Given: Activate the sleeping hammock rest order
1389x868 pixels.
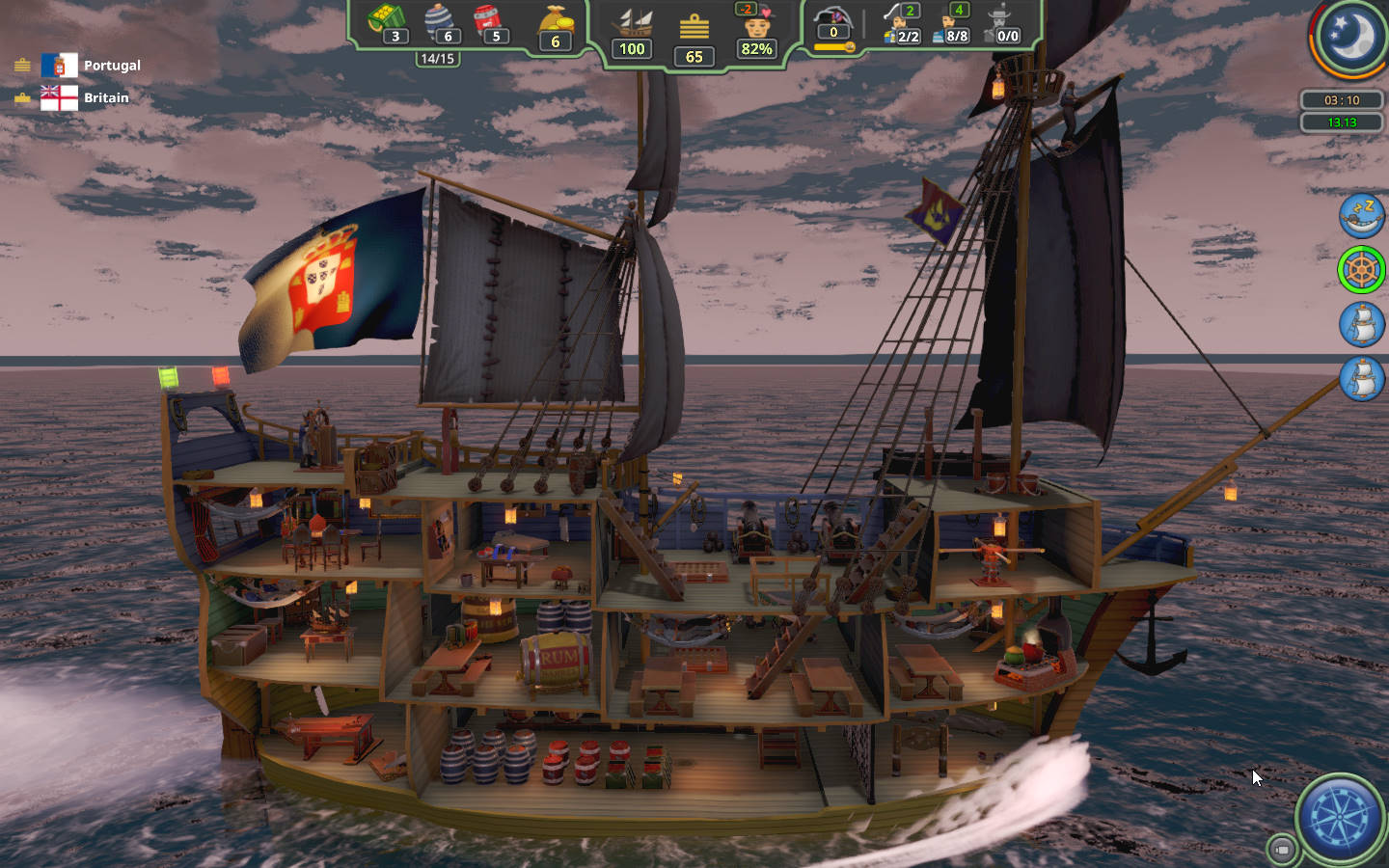Looking at the screenshot, I should [1361, 215].
